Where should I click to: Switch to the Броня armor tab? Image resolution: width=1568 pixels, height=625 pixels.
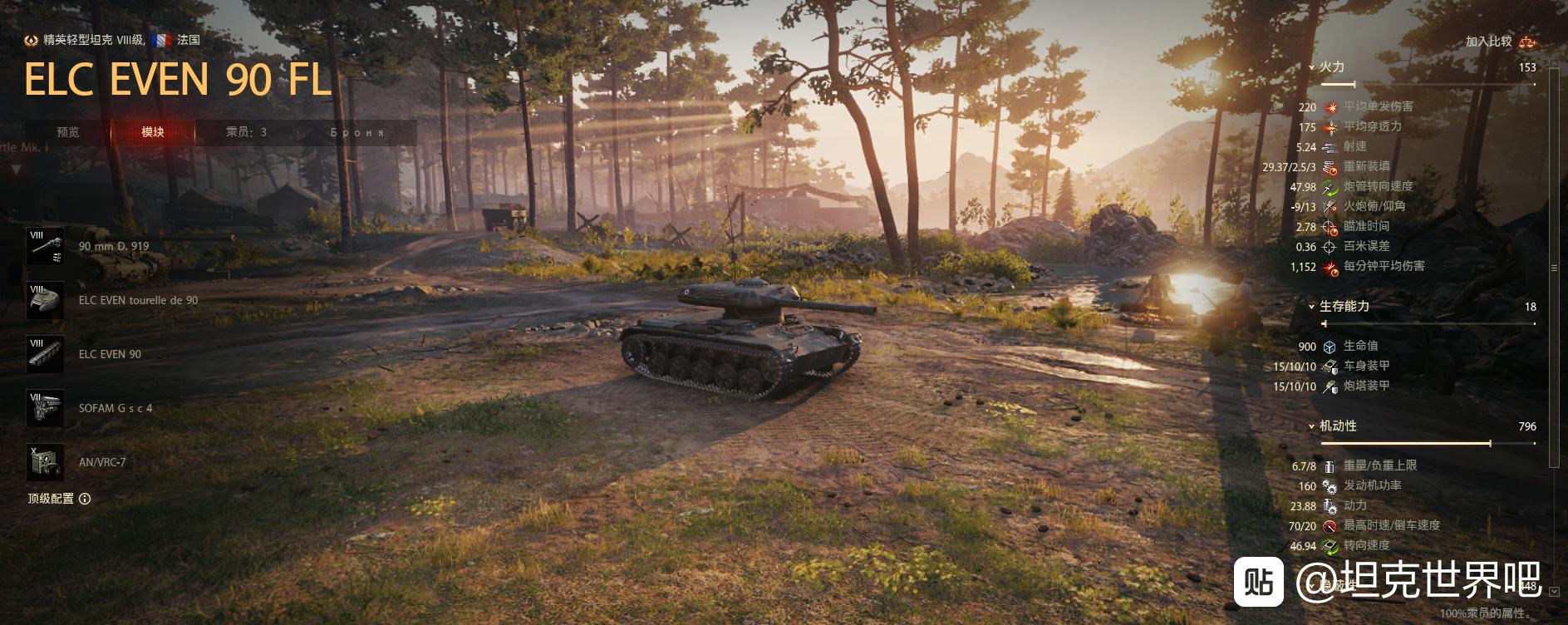(x=357, y=132)
